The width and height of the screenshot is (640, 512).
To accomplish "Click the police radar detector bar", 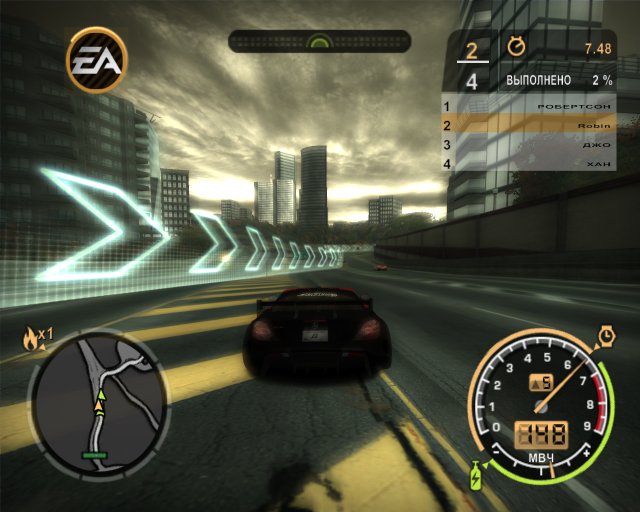I will [x=319, y=41].
